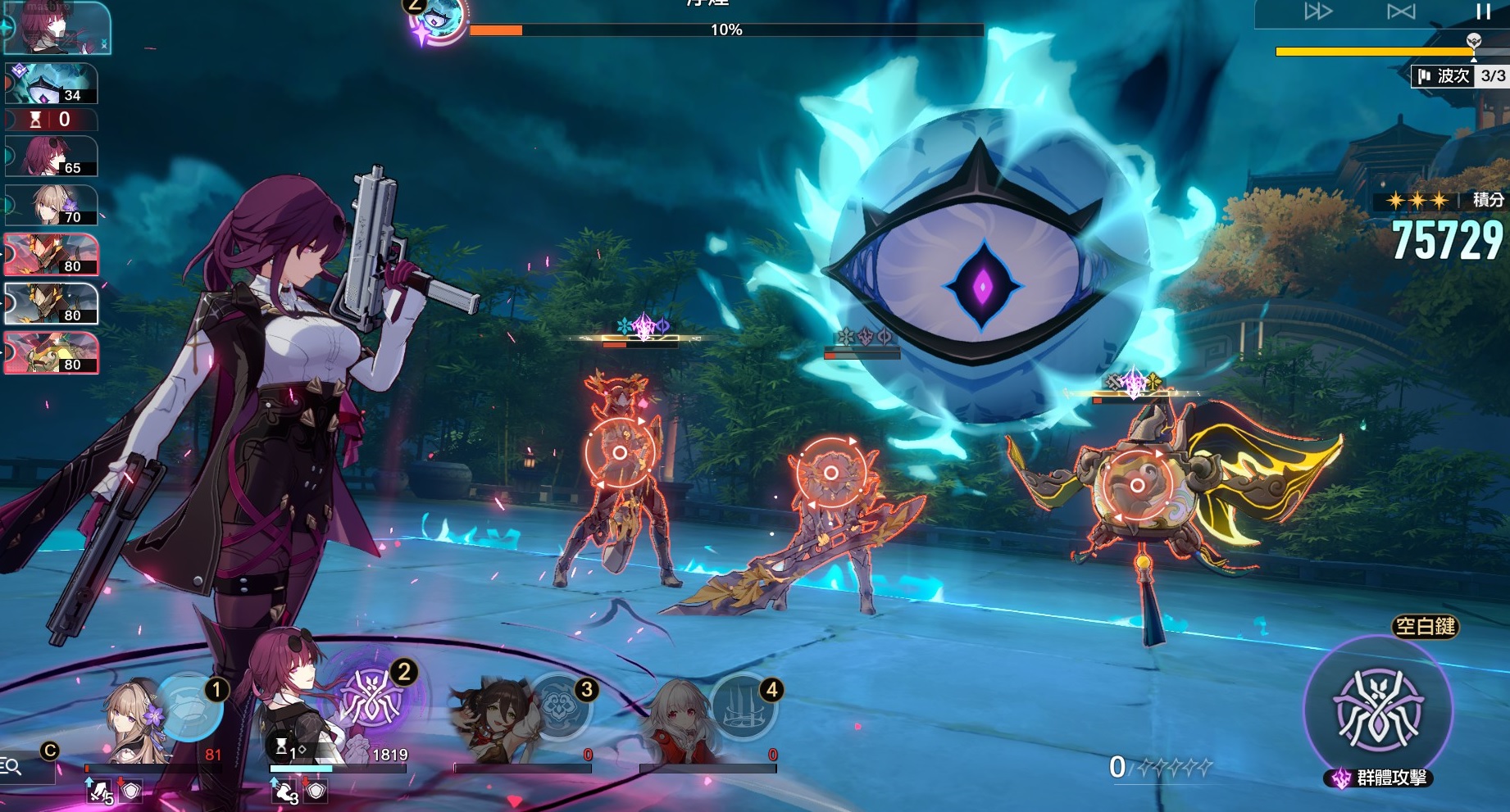Use the spider skill 群體攻擊

[x=1378, y=709]
